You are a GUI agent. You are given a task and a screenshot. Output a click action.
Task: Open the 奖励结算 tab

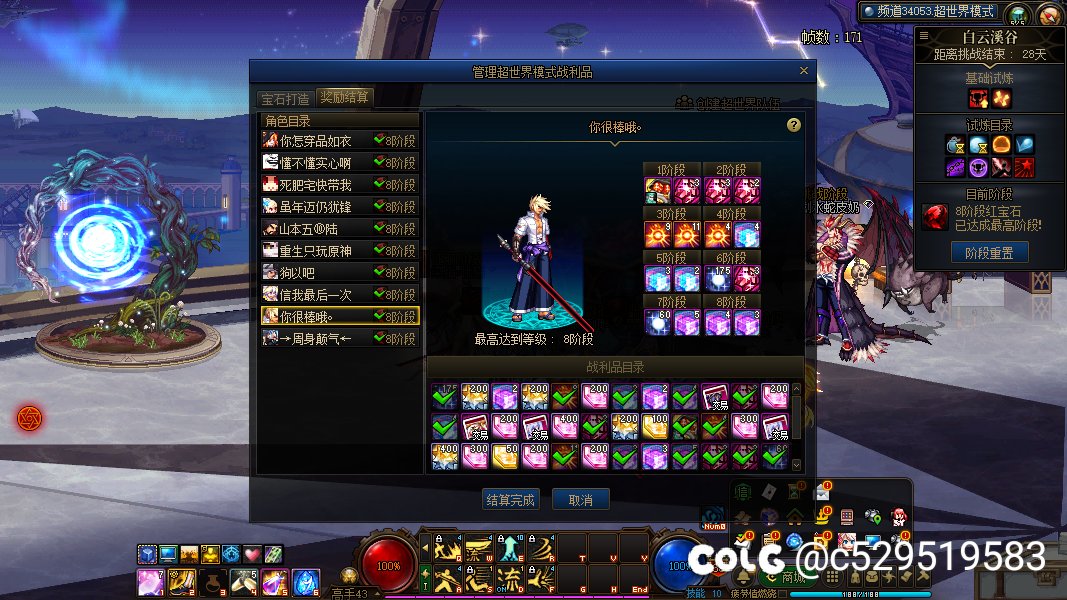click(x=344, y=98)
